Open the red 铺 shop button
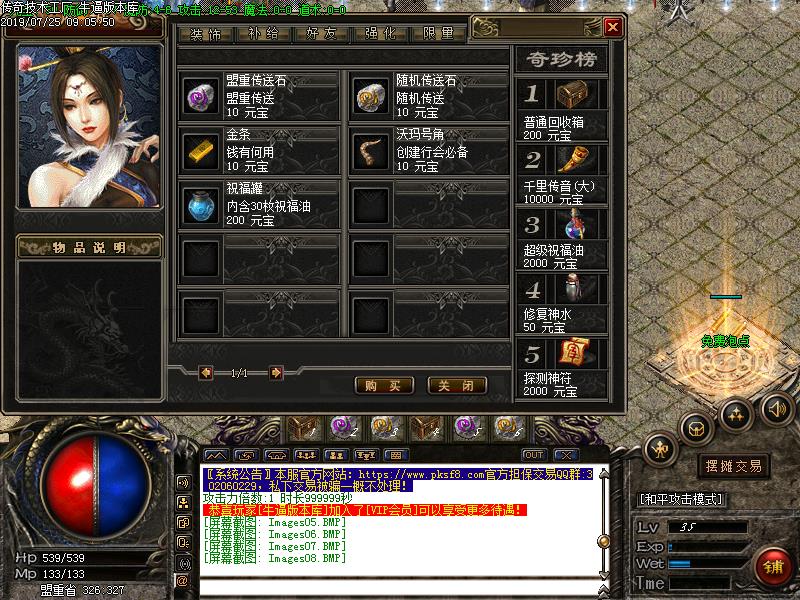 click(773, 568)
